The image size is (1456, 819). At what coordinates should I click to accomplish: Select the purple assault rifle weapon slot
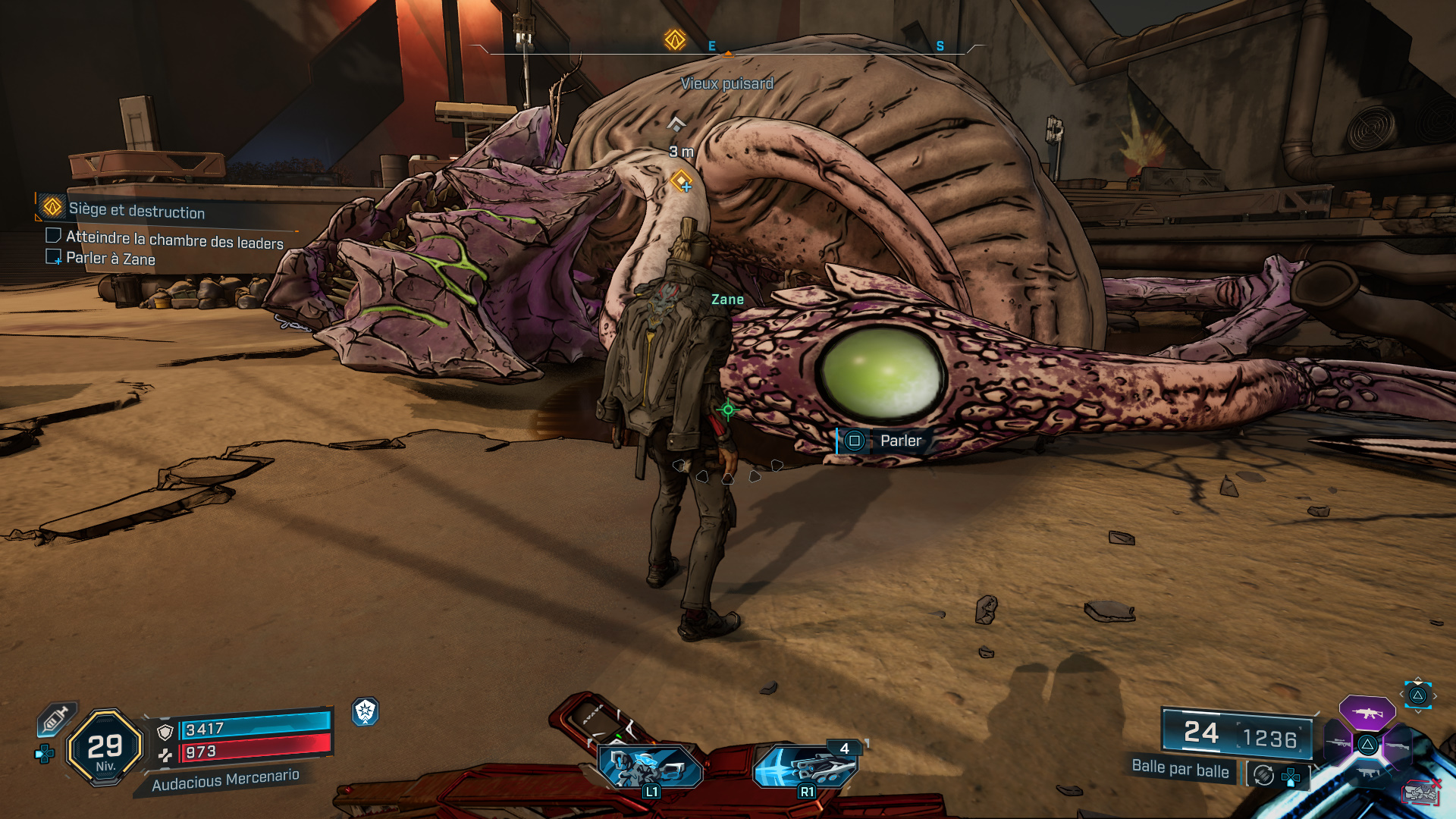click(1367, 714)
